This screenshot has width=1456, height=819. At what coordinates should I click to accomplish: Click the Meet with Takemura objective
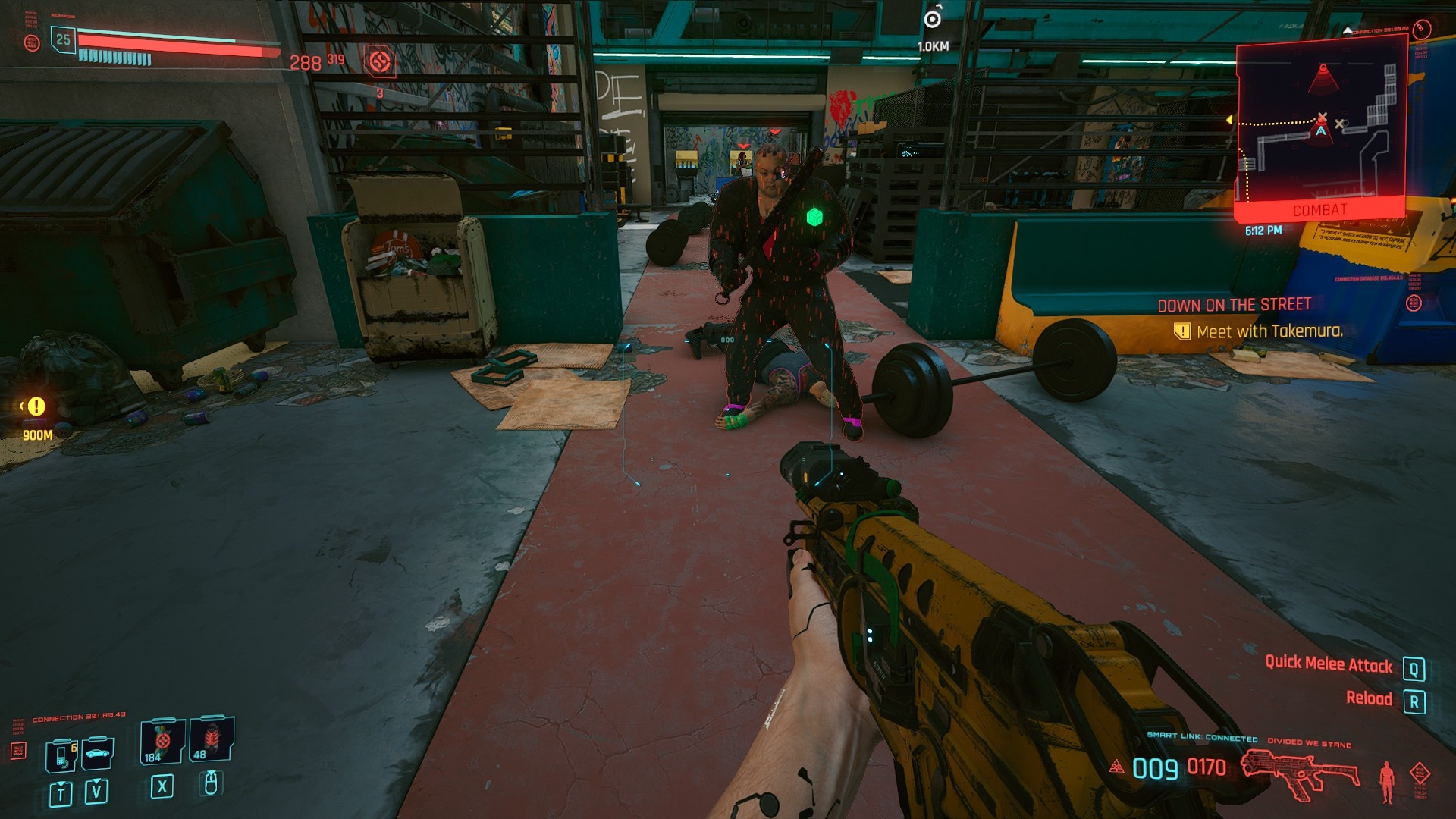coord(1269,331)
